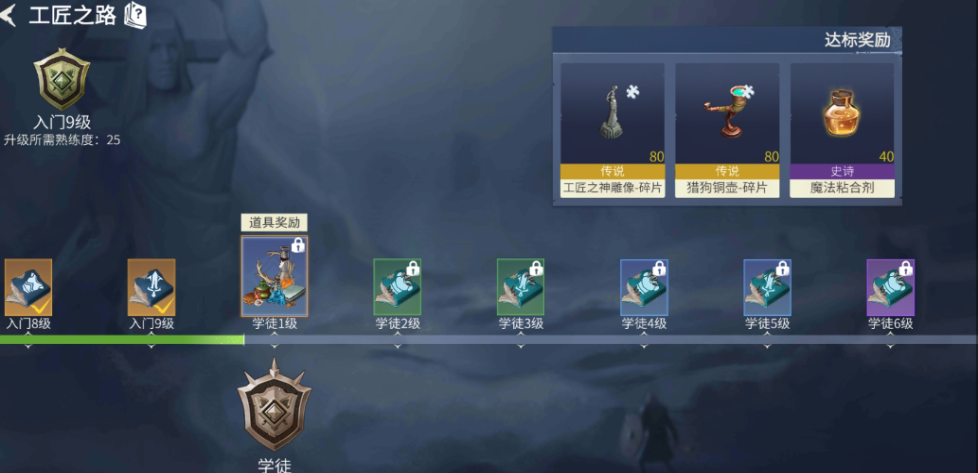Select the locked 学徒2级 reward
Viewport: 978px width, 473px height.
tap(397, 287)
